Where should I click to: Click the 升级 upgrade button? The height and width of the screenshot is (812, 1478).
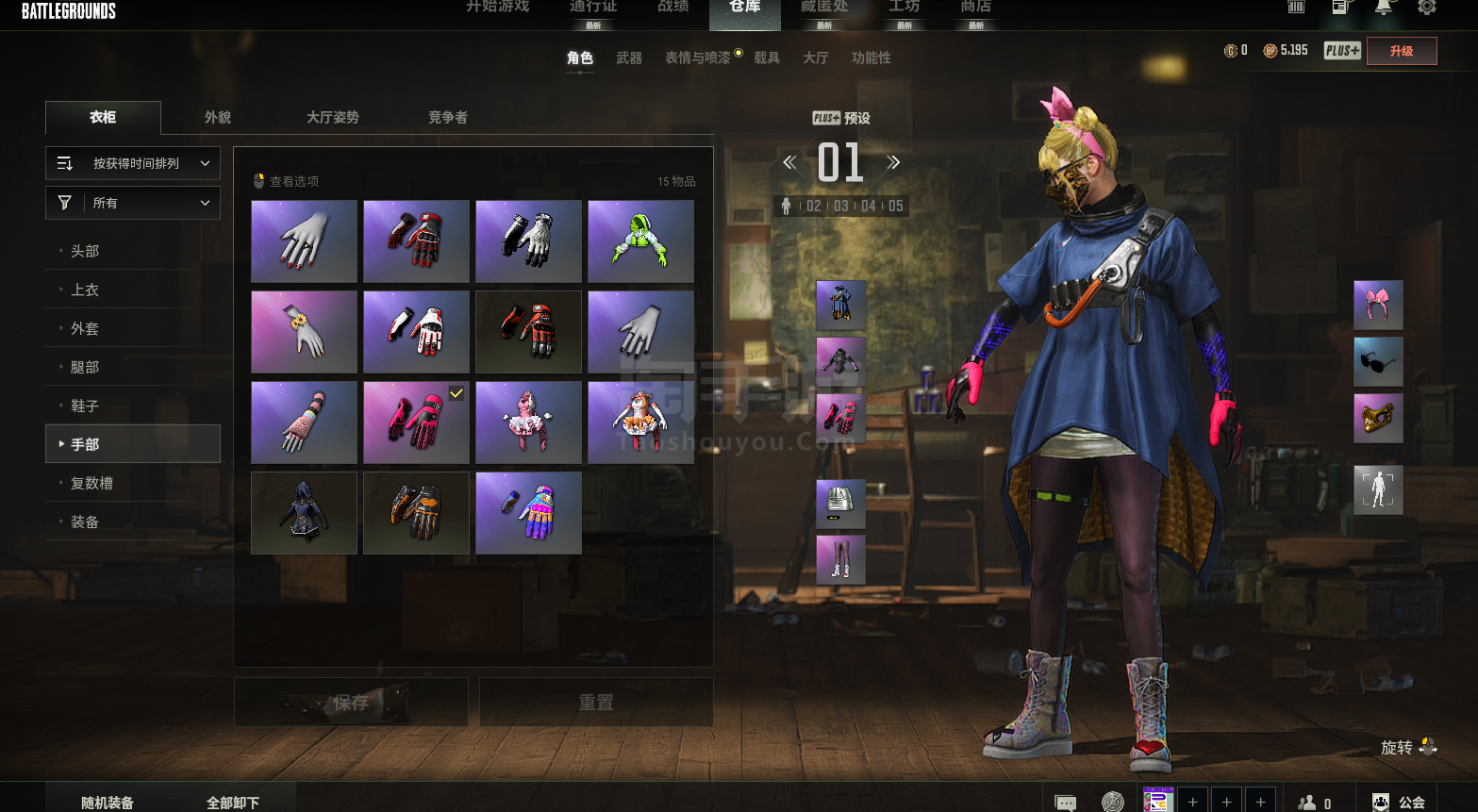tap(1402, 51)
